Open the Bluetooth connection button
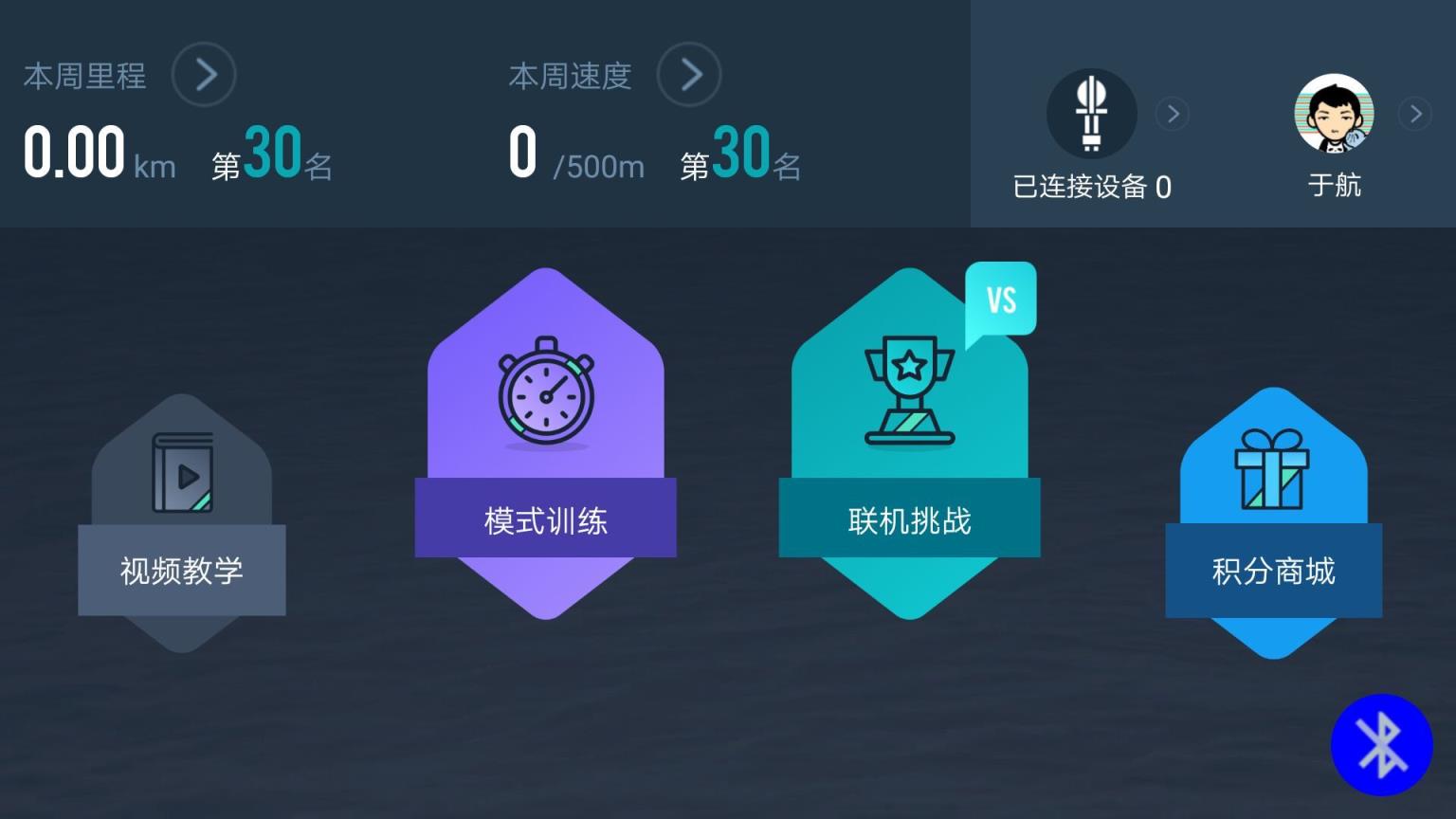This screenshot has width=1456, height=819. pyautogui.click(x=1381, y=745)
